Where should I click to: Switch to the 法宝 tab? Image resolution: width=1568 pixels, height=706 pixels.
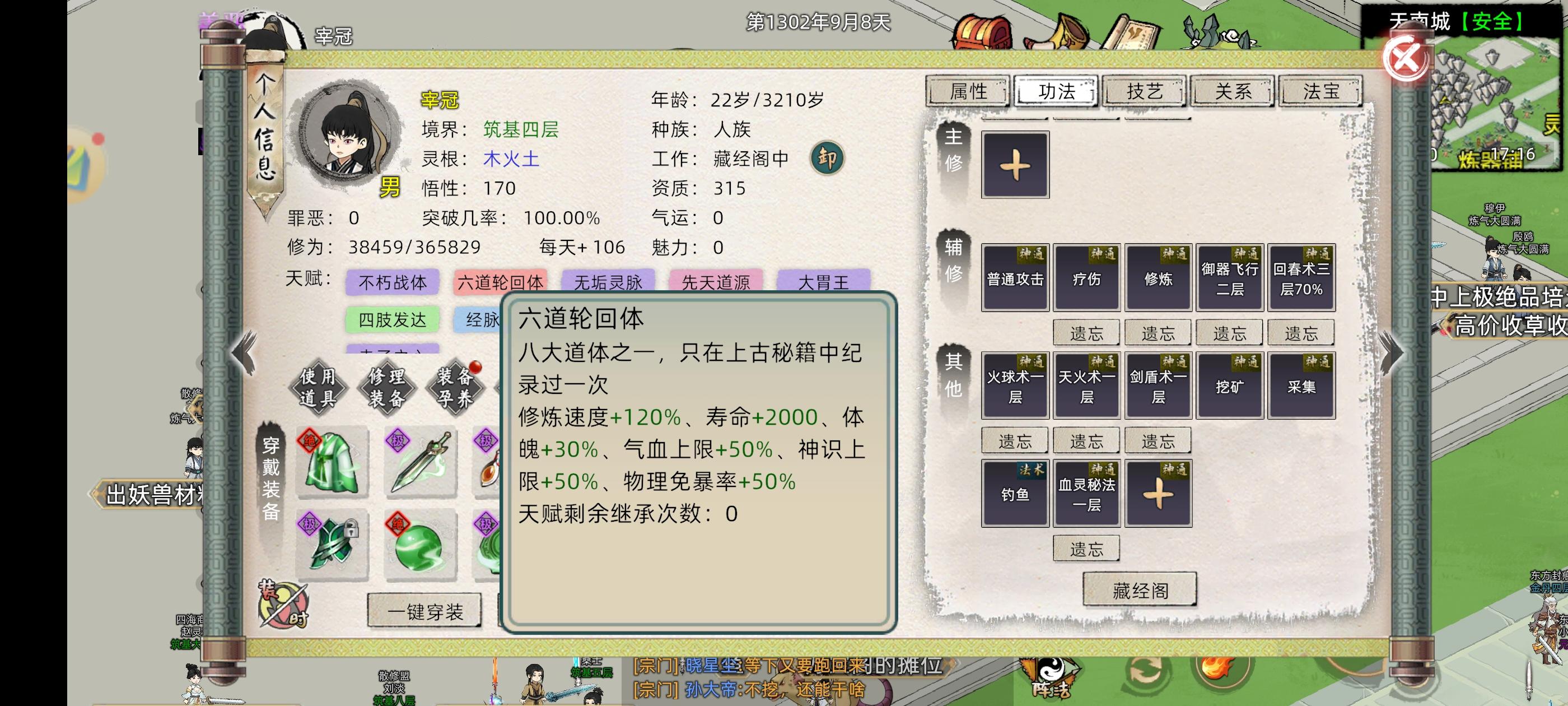click(1320, 91)
